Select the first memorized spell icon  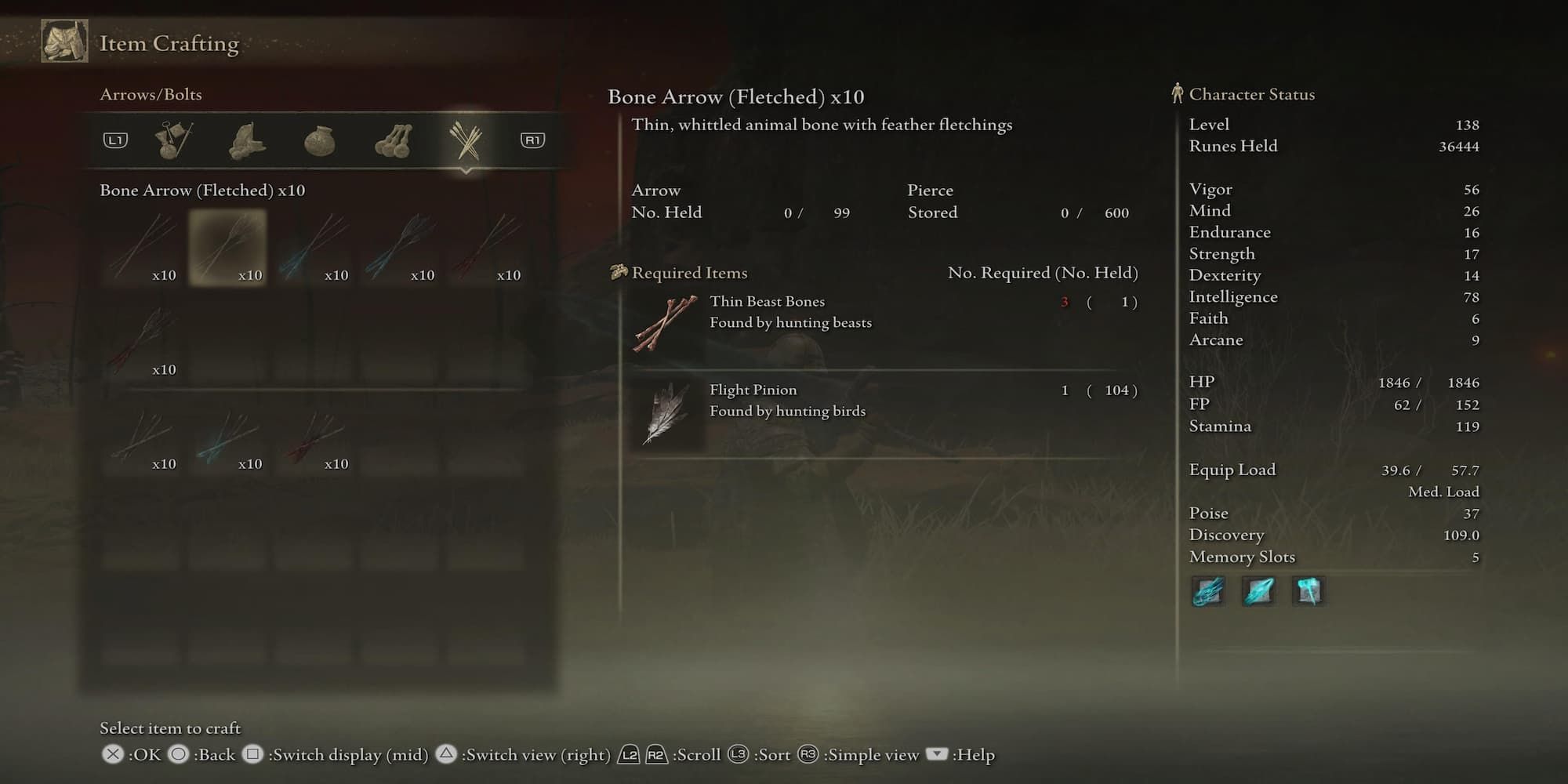click(x=1207, y=592)
